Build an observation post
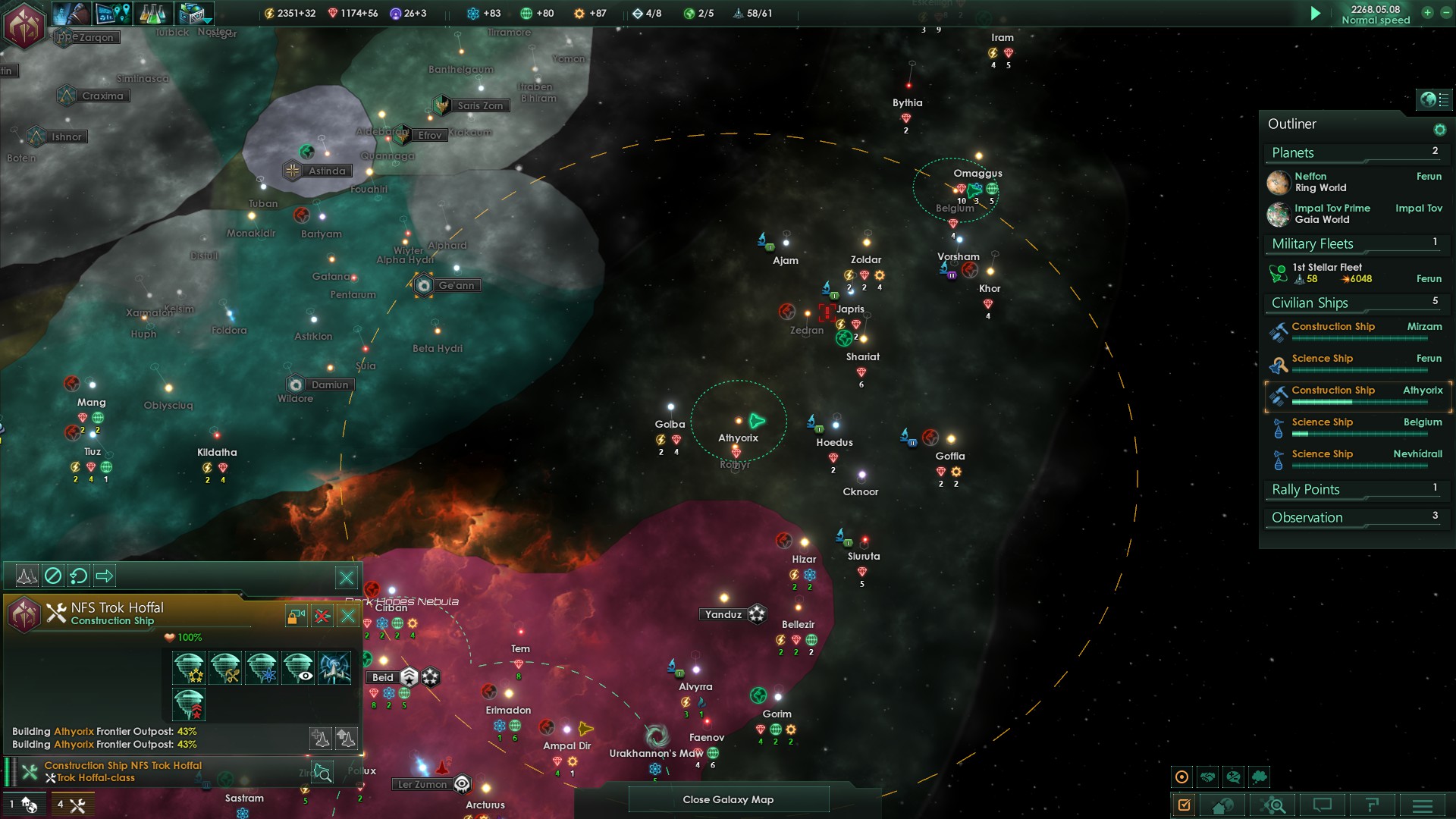 coord(298,668)
